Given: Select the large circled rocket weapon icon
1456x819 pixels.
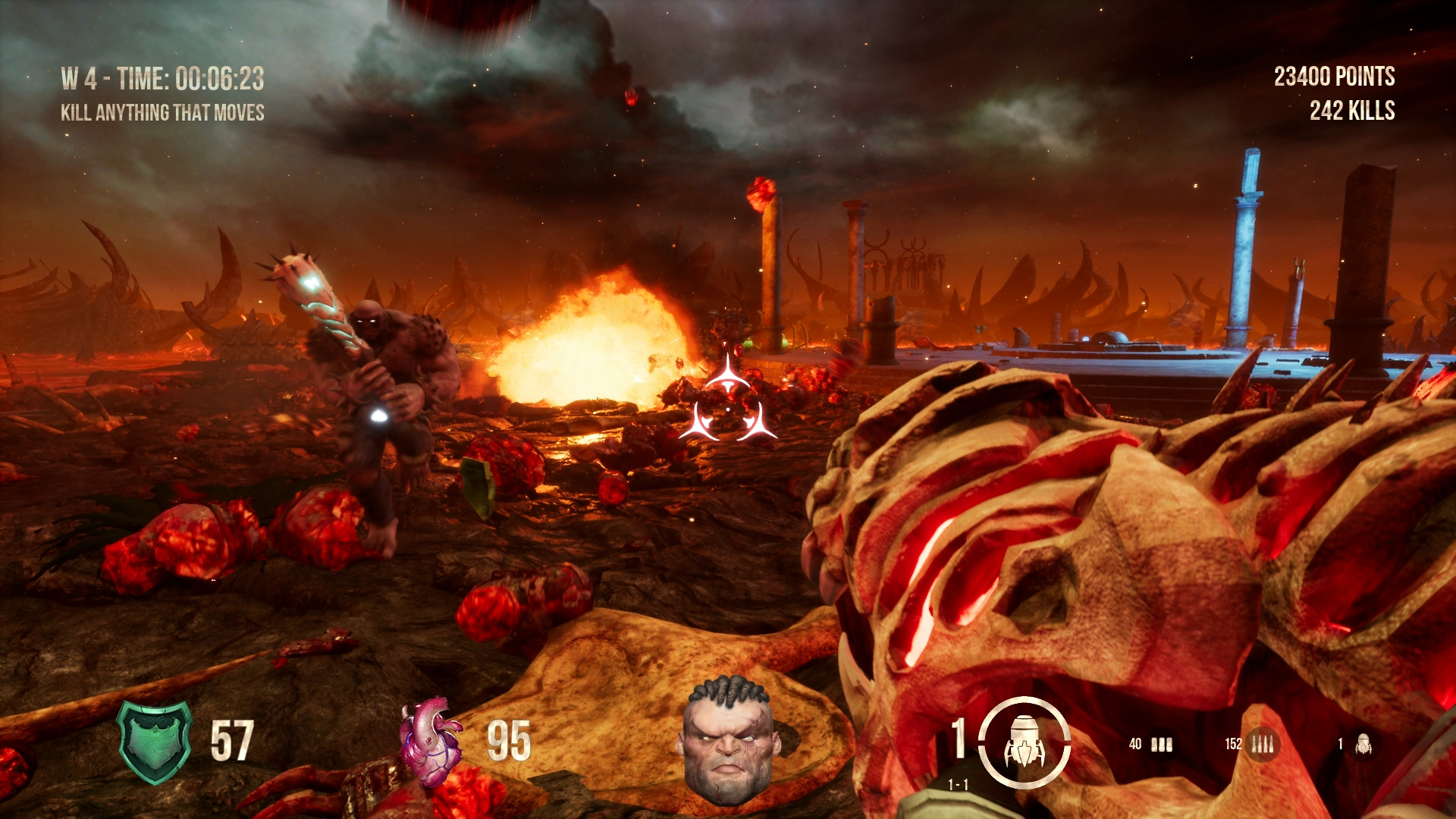Looking at the screenshot, I should point(1024,742).
